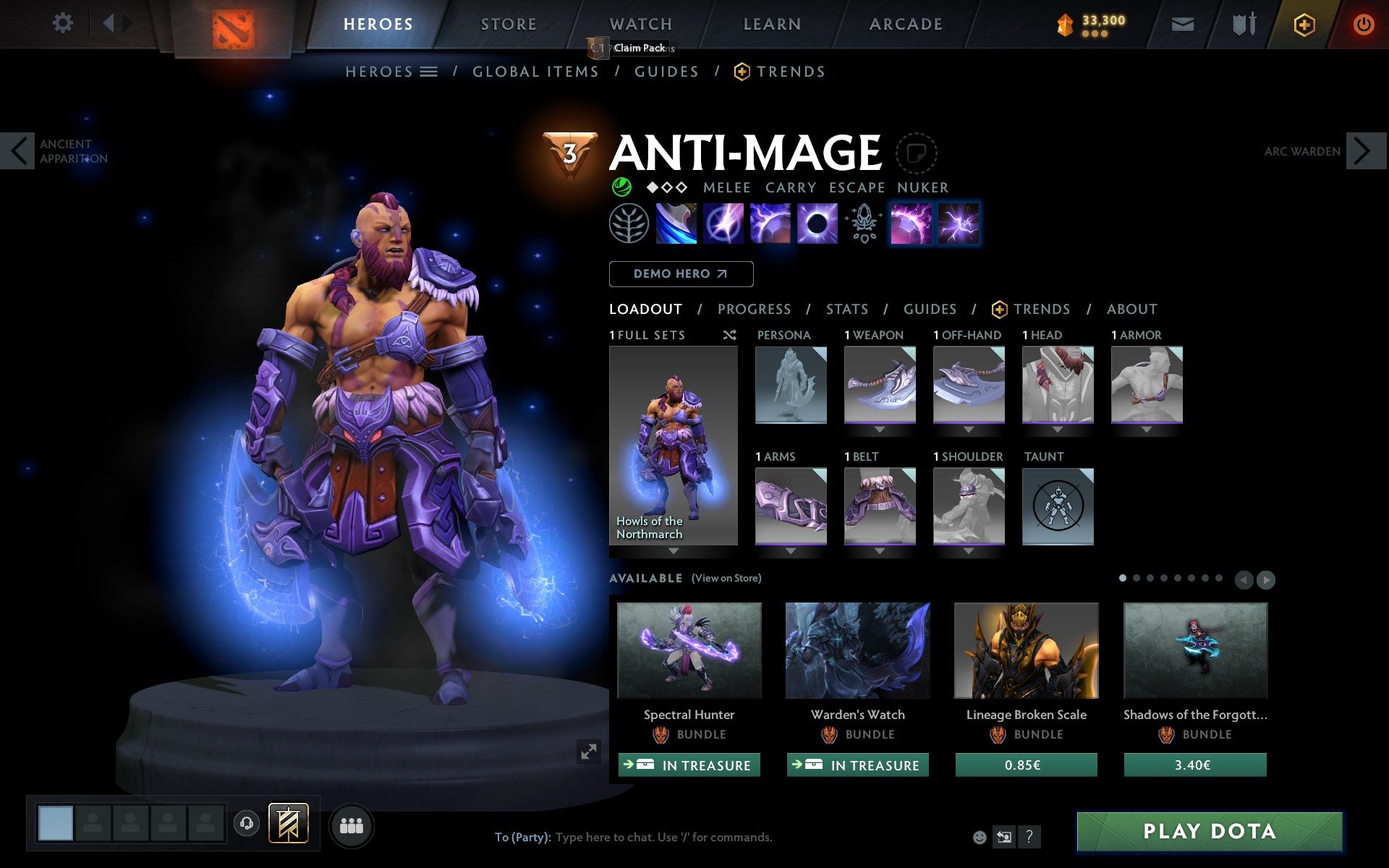Expand the Heroes hamburger menu
The image size is (1389, 868).
click(429, 72)
